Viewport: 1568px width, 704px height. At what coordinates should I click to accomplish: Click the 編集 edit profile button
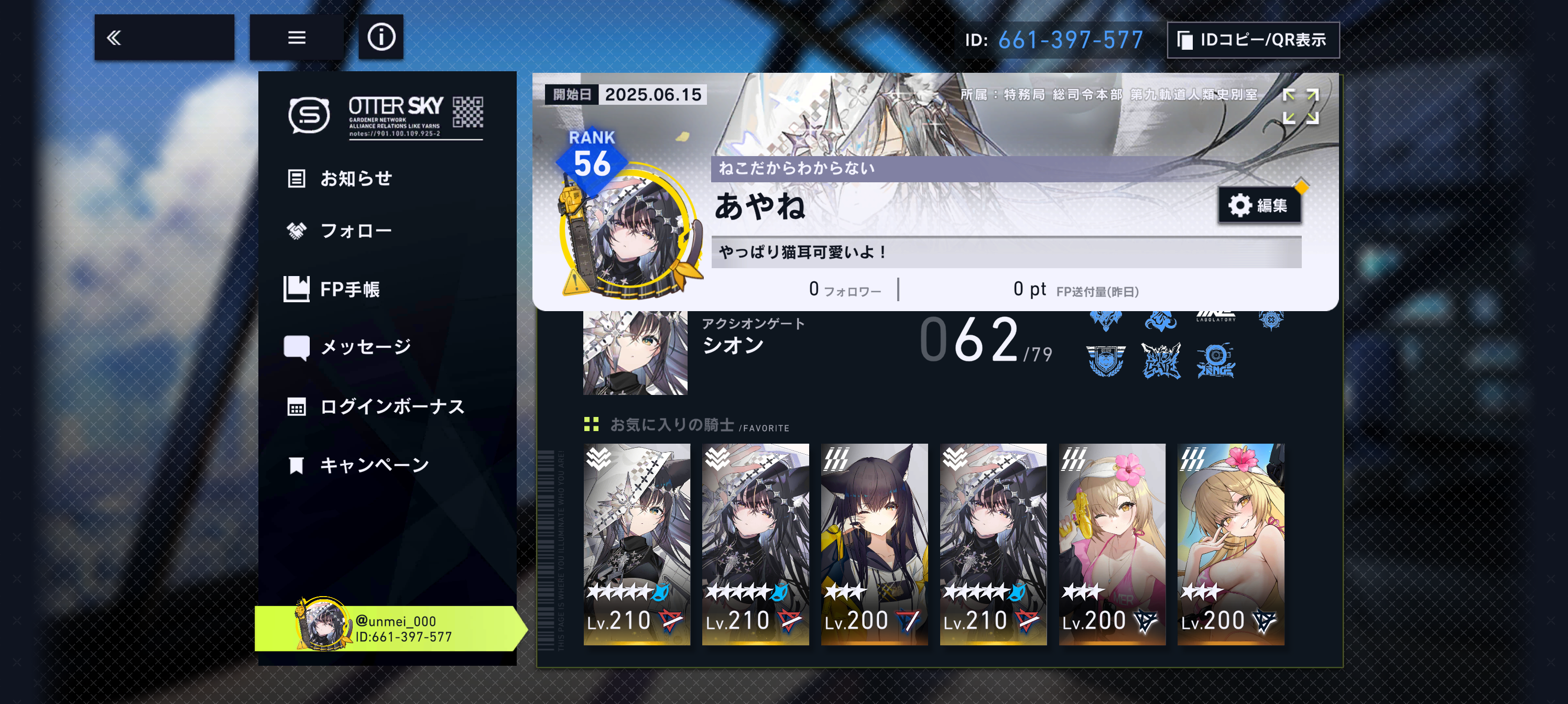(1258, 206)
